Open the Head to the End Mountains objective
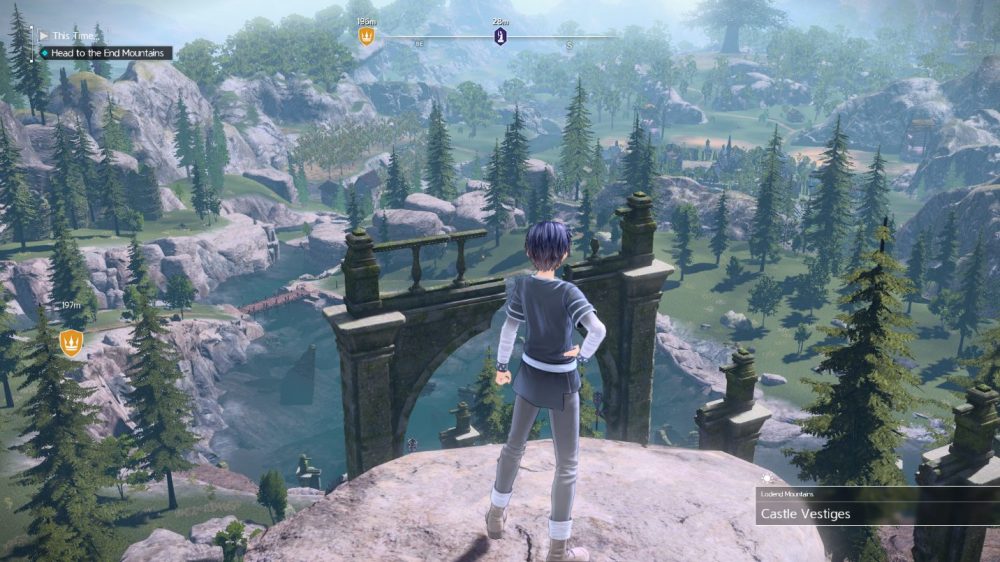Screen dimensions: 1000x562 click(x=108, y=53)
